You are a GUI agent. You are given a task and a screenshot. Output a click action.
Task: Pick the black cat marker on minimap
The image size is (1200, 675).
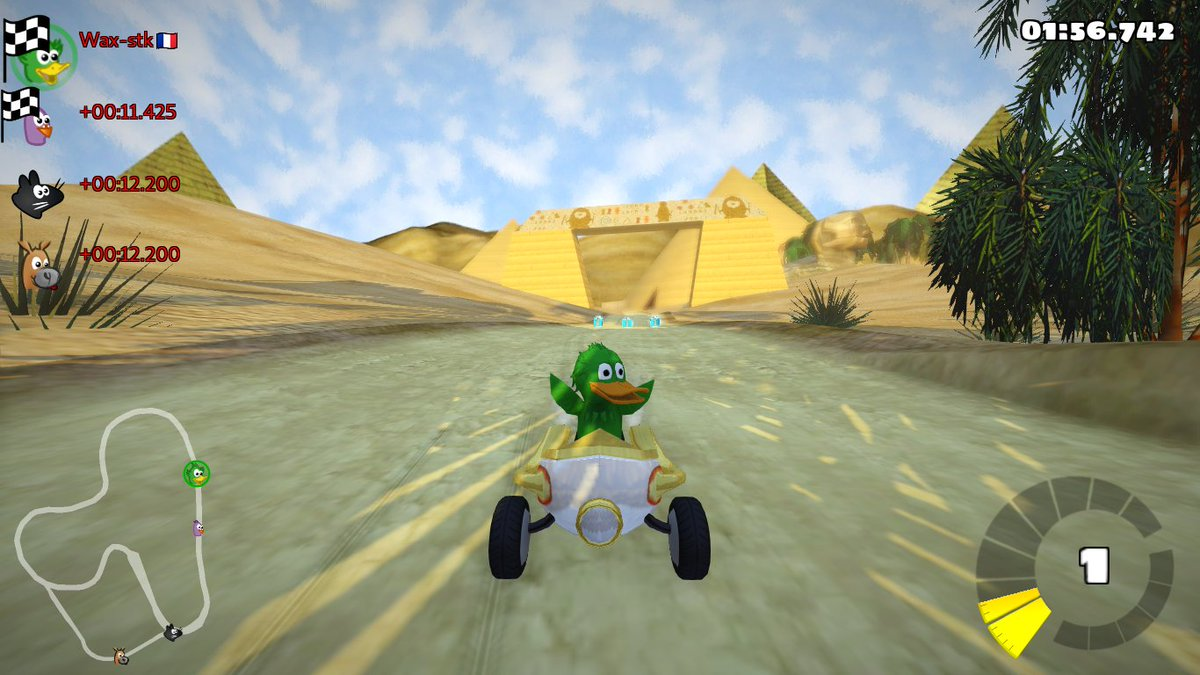pos(172,632)
